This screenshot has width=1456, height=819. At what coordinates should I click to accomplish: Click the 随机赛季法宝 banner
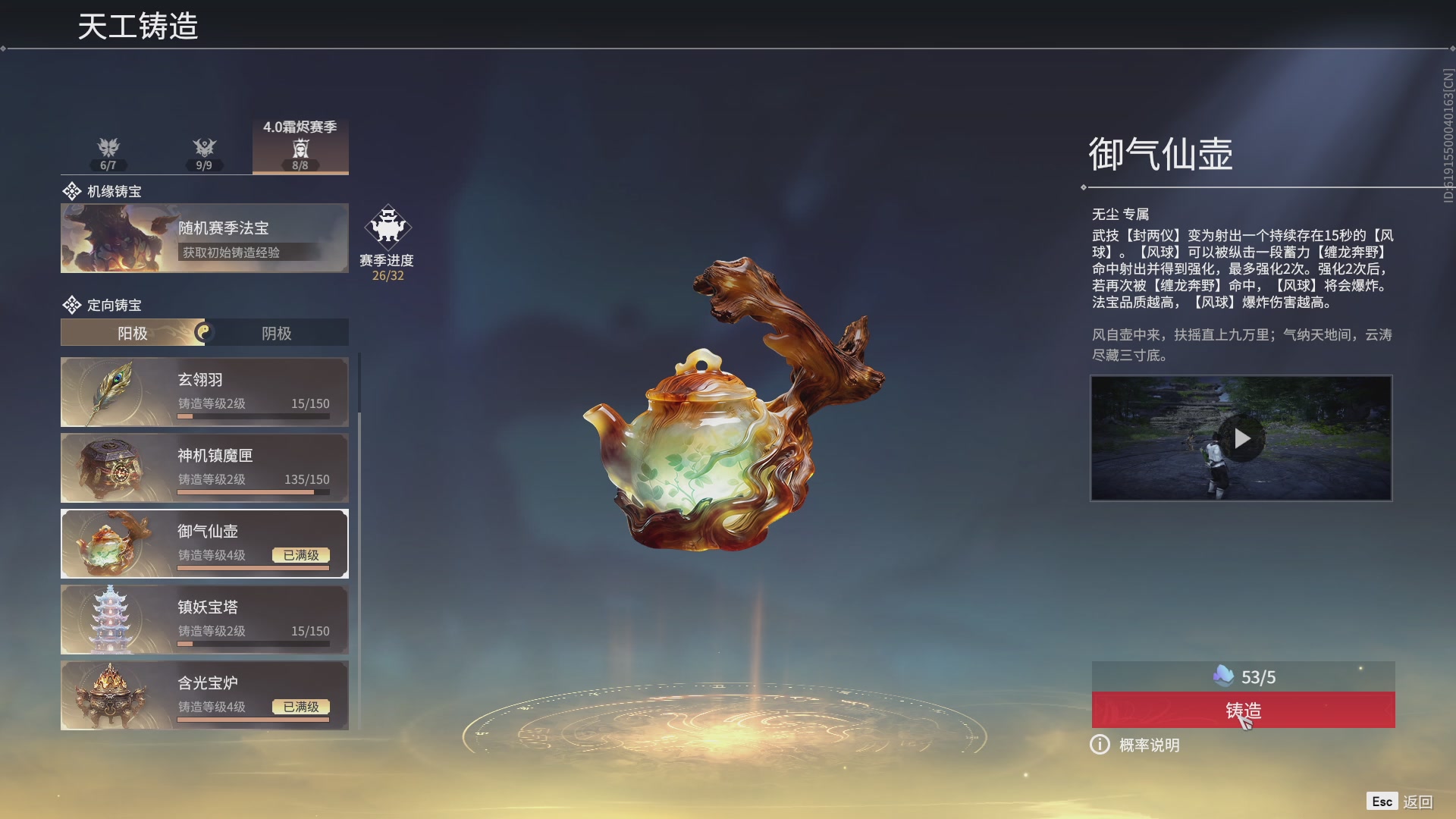point(204,237)
